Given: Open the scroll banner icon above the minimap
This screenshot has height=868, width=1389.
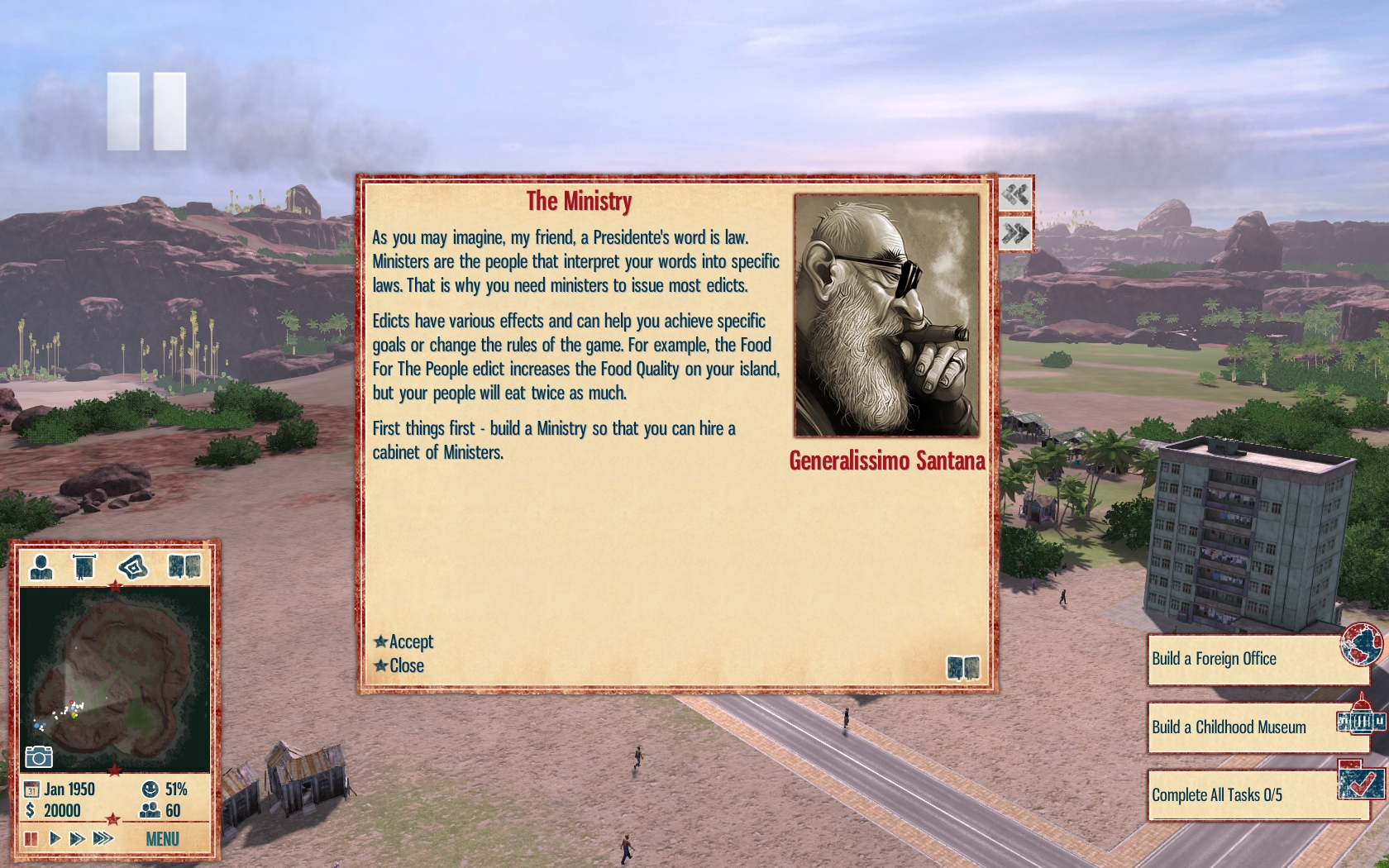Looking at the screenshot, I should [x=84, y=567].
